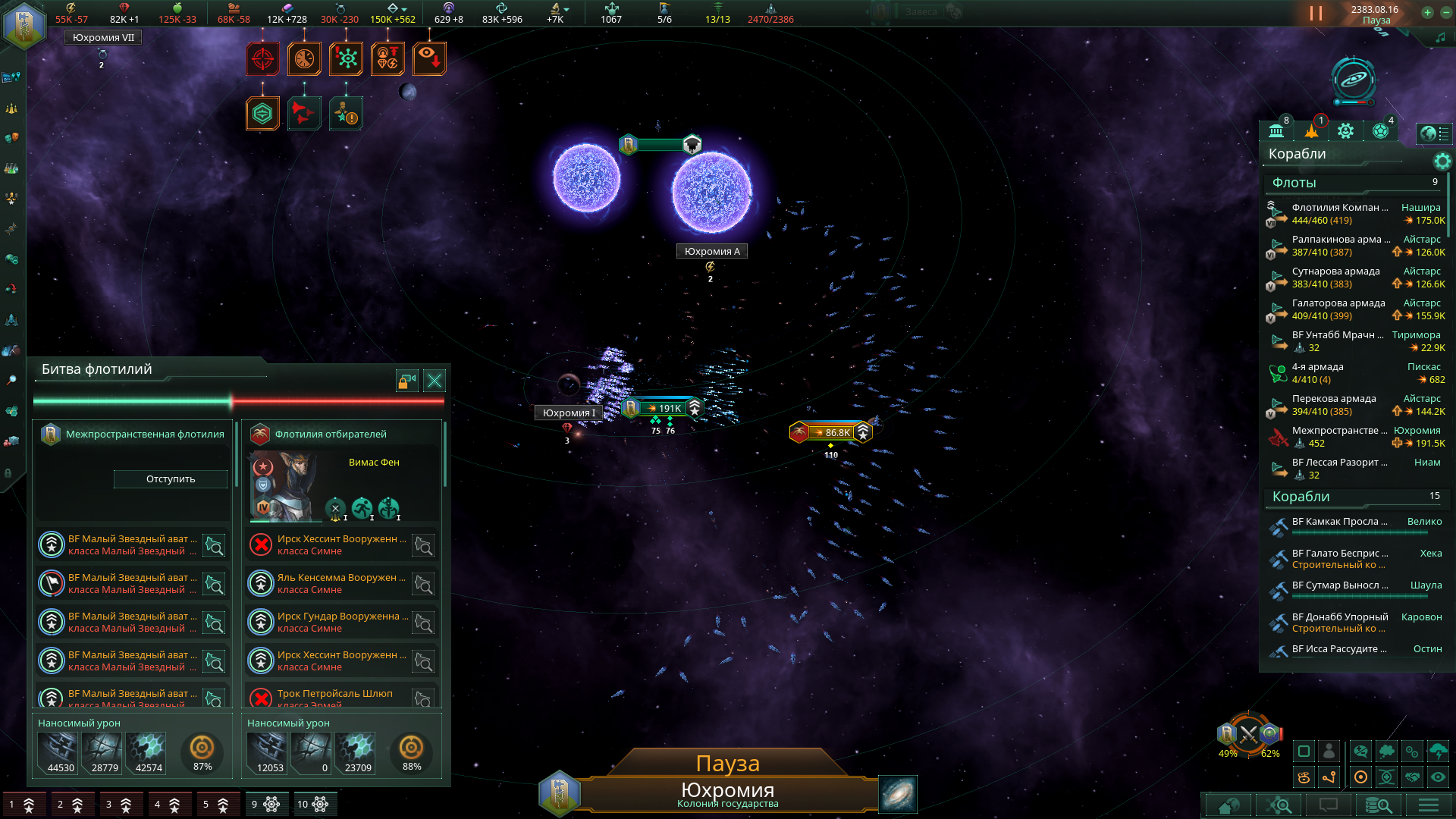Viewport: 1456px width, 819px height.
Task: Open the galaxy map view button
Action: pyautogui.click(x=898, y=794)
